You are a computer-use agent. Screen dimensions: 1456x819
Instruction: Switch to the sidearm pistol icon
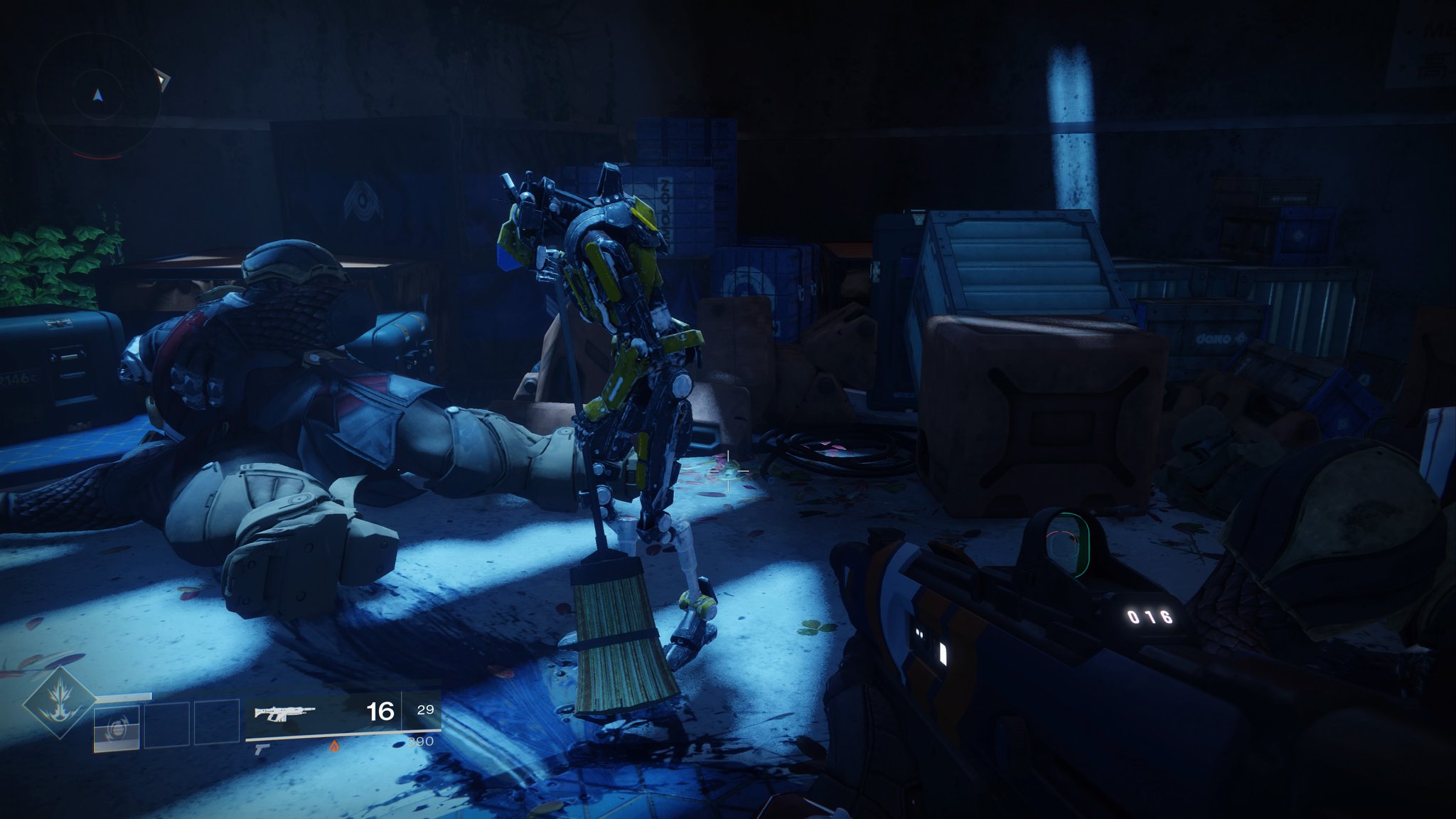(x=262, y=749)
